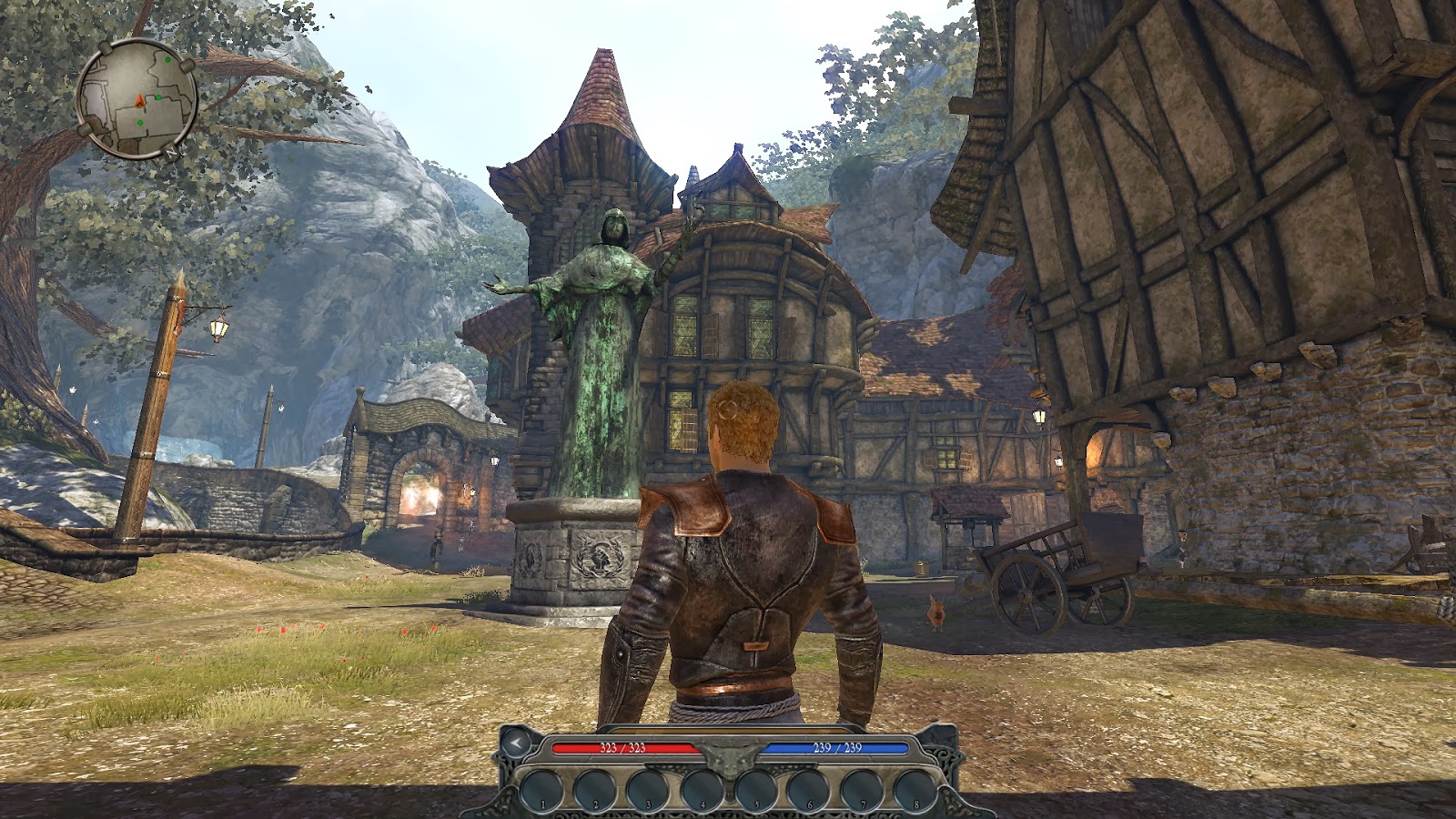Select ability slot 4
Screen dimensions: 1456x819
tap(700, 788)
